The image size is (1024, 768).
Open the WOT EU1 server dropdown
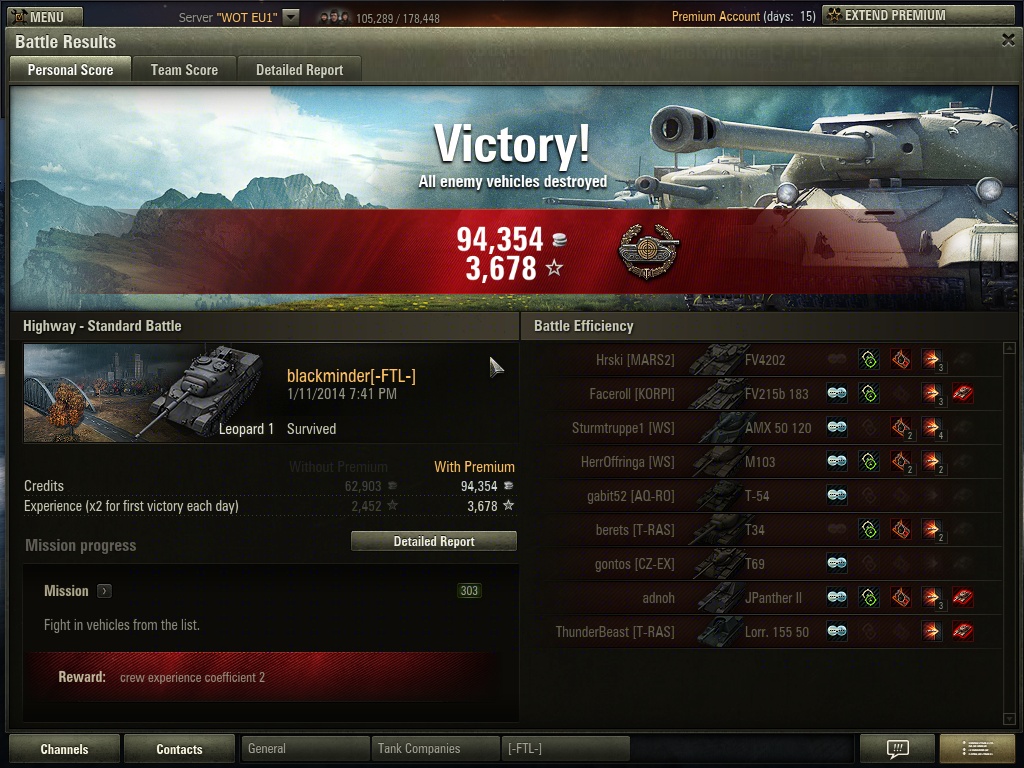pos(290,17)
